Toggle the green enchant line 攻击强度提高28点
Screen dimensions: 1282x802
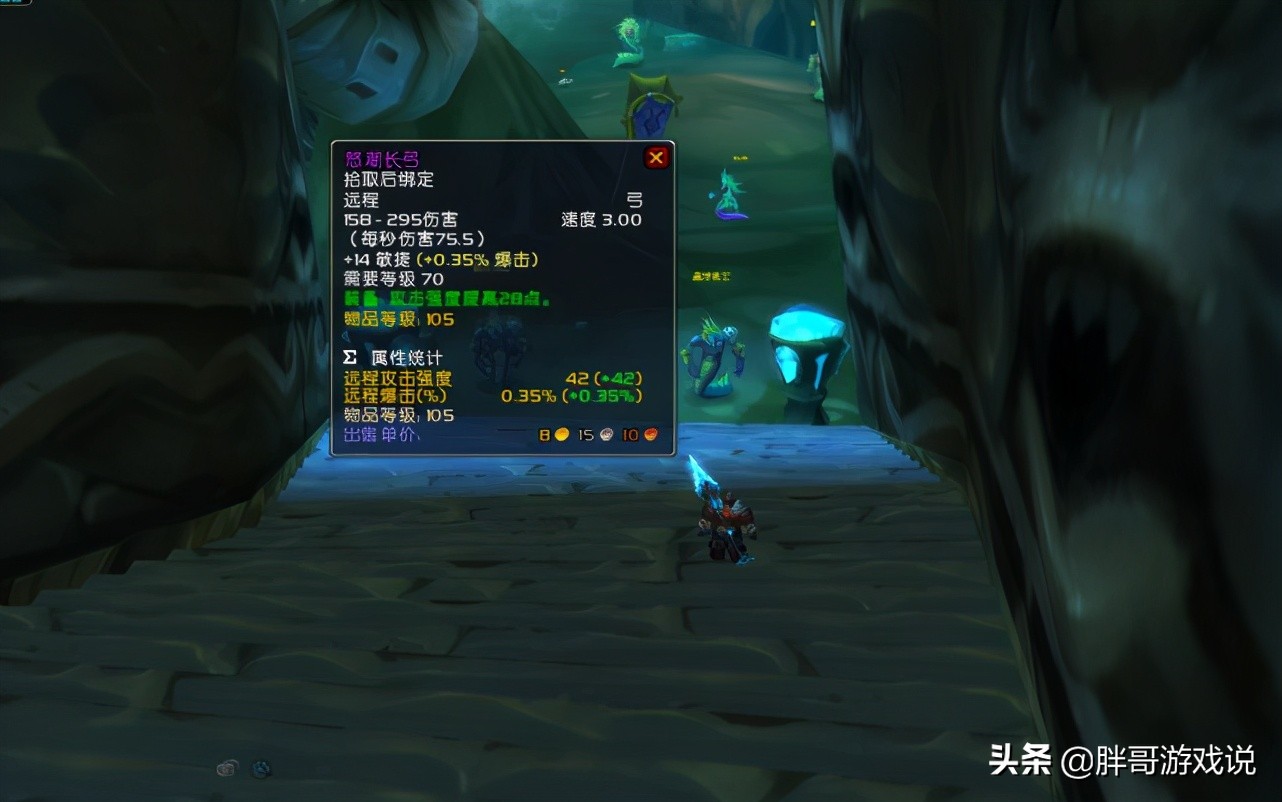point(440,299)
